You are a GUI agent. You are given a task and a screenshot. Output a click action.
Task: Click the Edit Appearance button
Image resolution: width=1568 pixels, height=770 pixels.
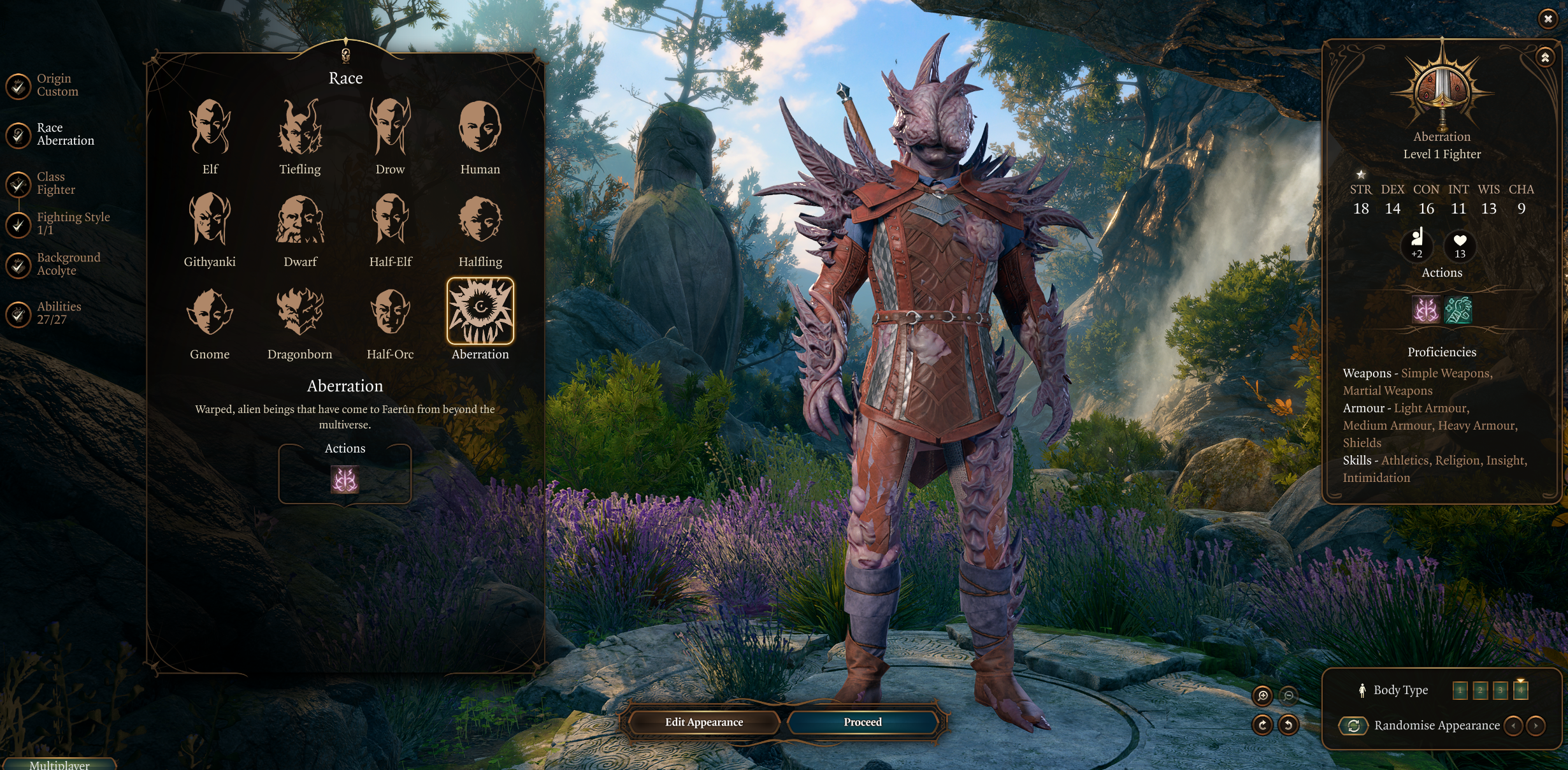[x=703, y=722]
